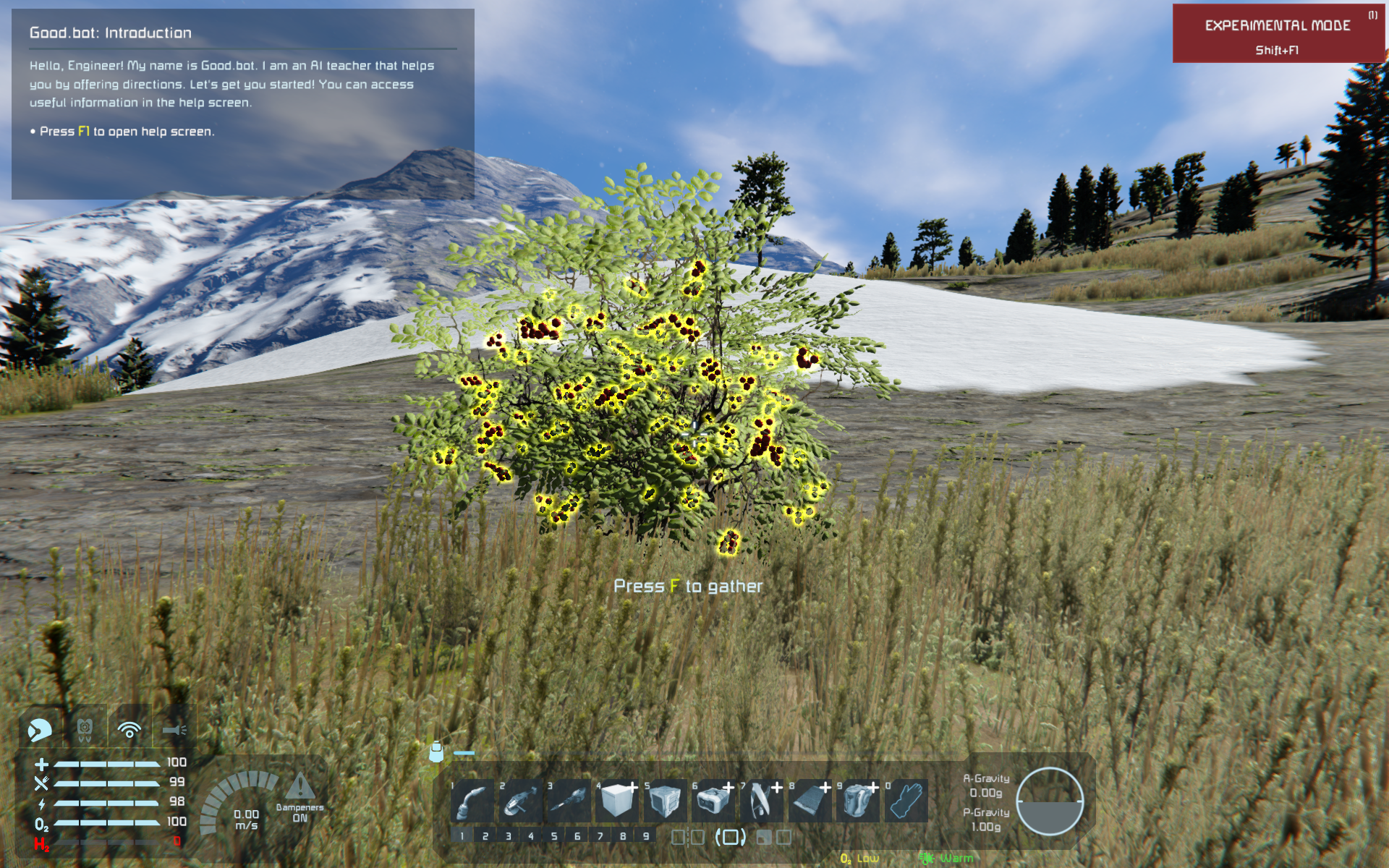This screenshot has width=1389, height=868.
Task: Select the angle grinder hotbar slot
Action: click(x=520, y=801)
